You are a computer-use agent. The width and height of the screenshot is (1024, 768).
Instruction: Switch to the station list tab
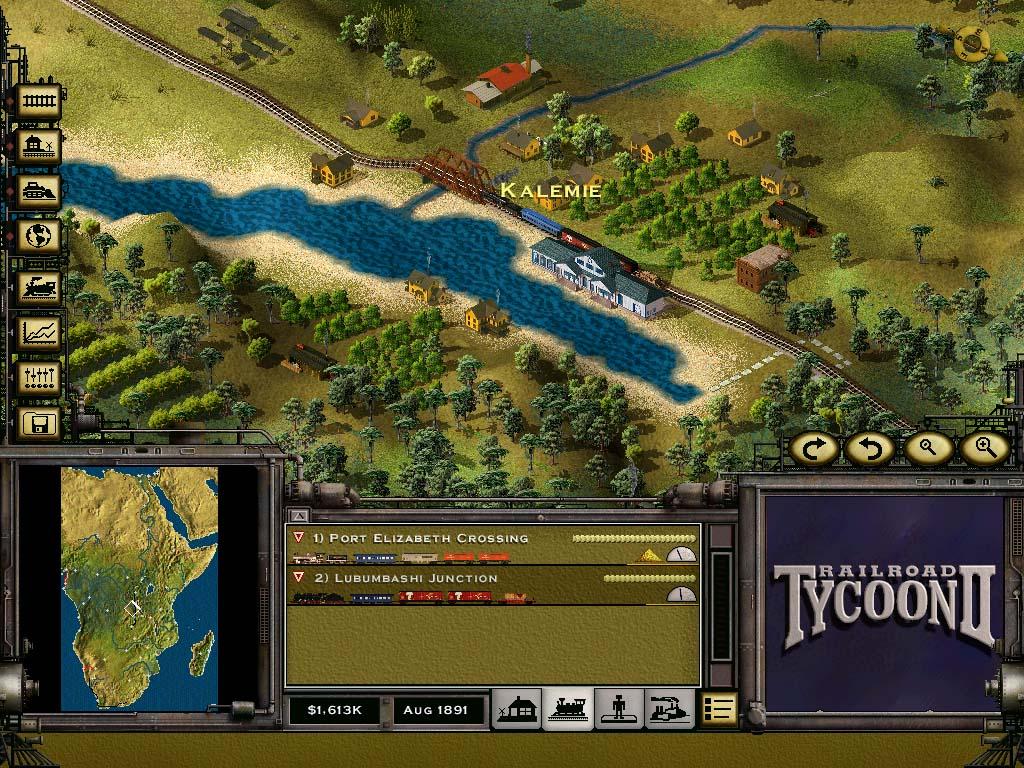(x=516, y=709)
